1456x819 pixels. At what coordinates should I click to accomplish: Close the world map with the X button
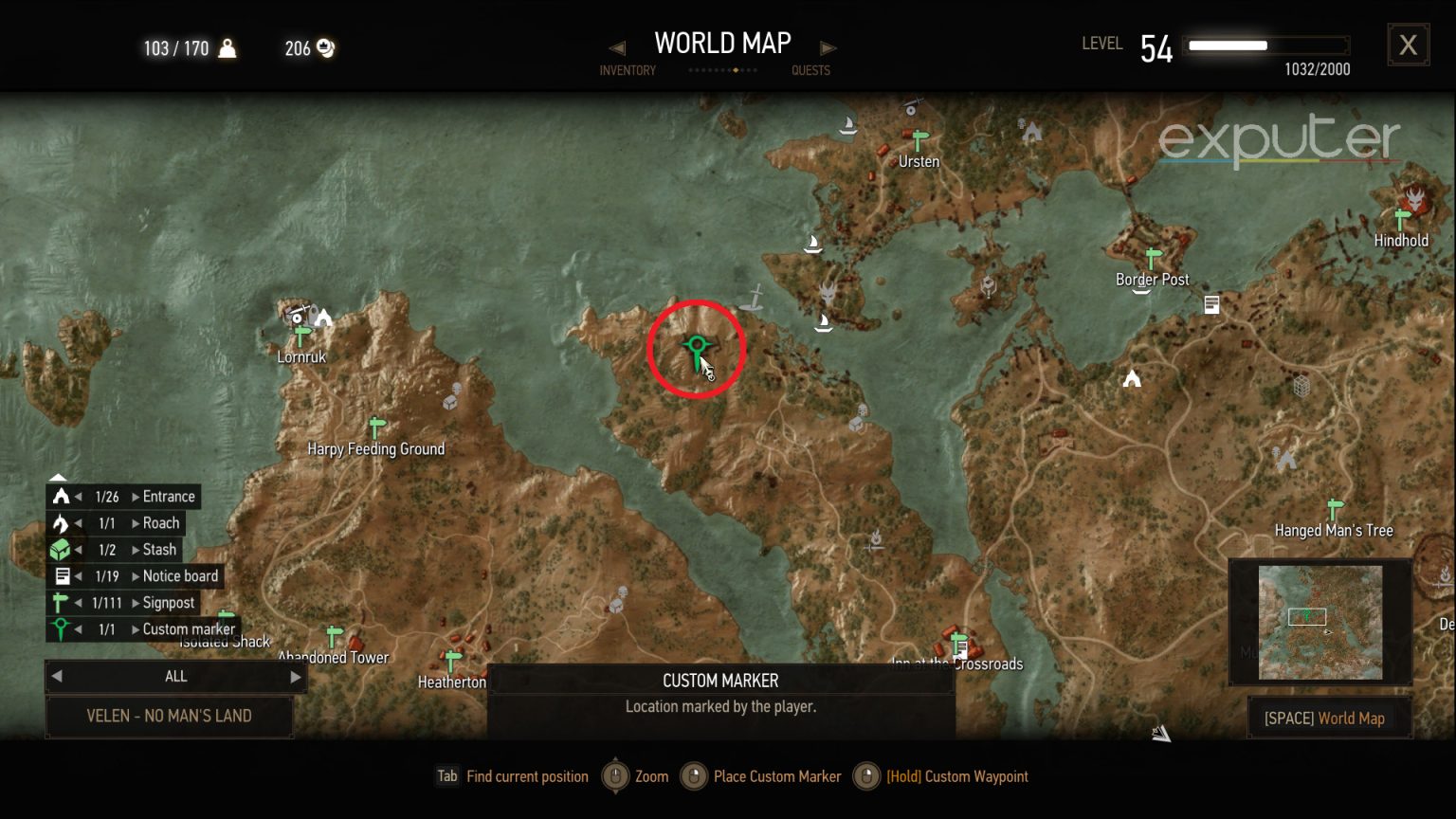[x=1408, y=45]
